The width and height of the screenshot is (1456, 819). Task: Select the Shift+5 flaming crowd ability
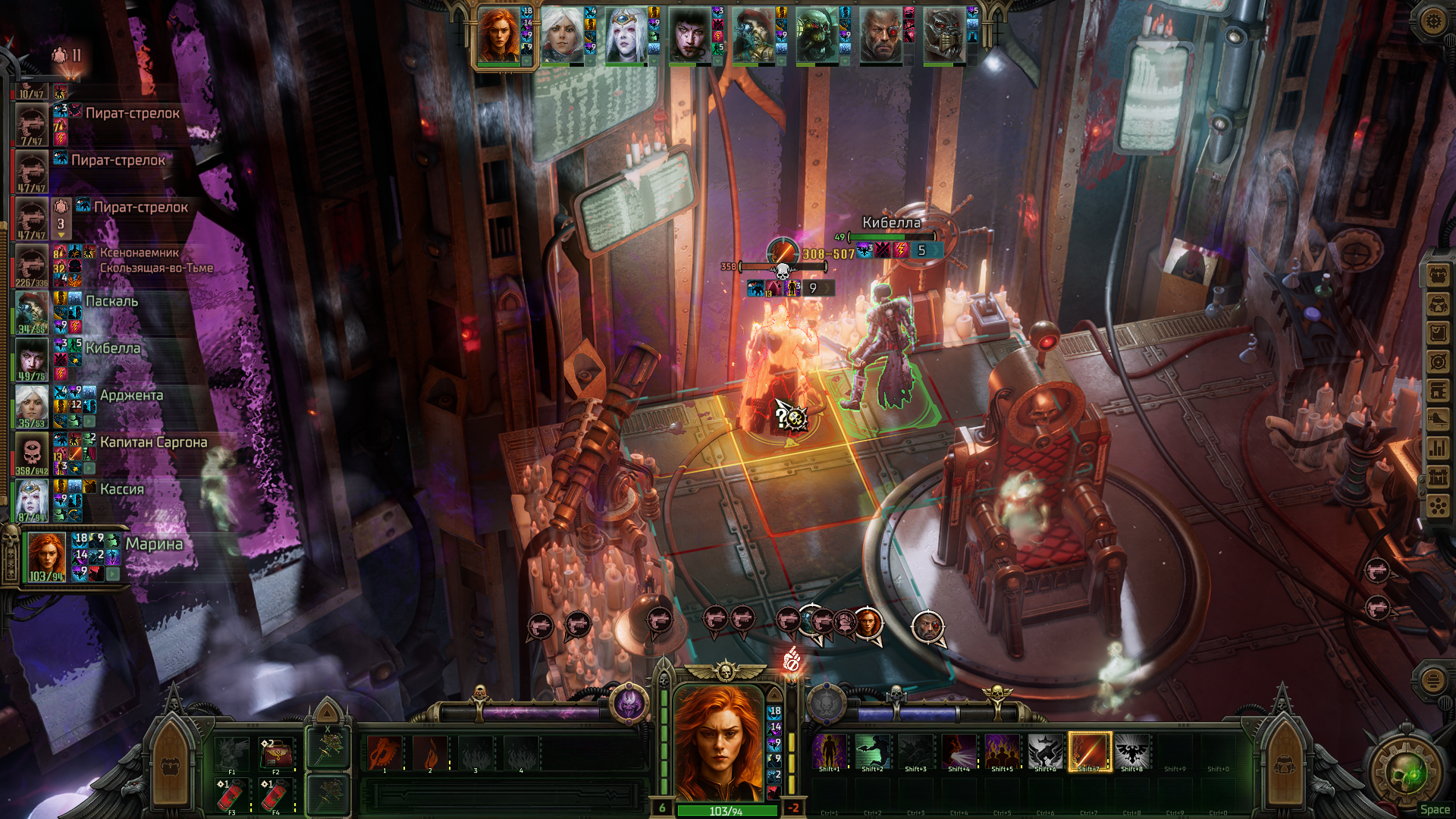click(x=1002, y=751)
